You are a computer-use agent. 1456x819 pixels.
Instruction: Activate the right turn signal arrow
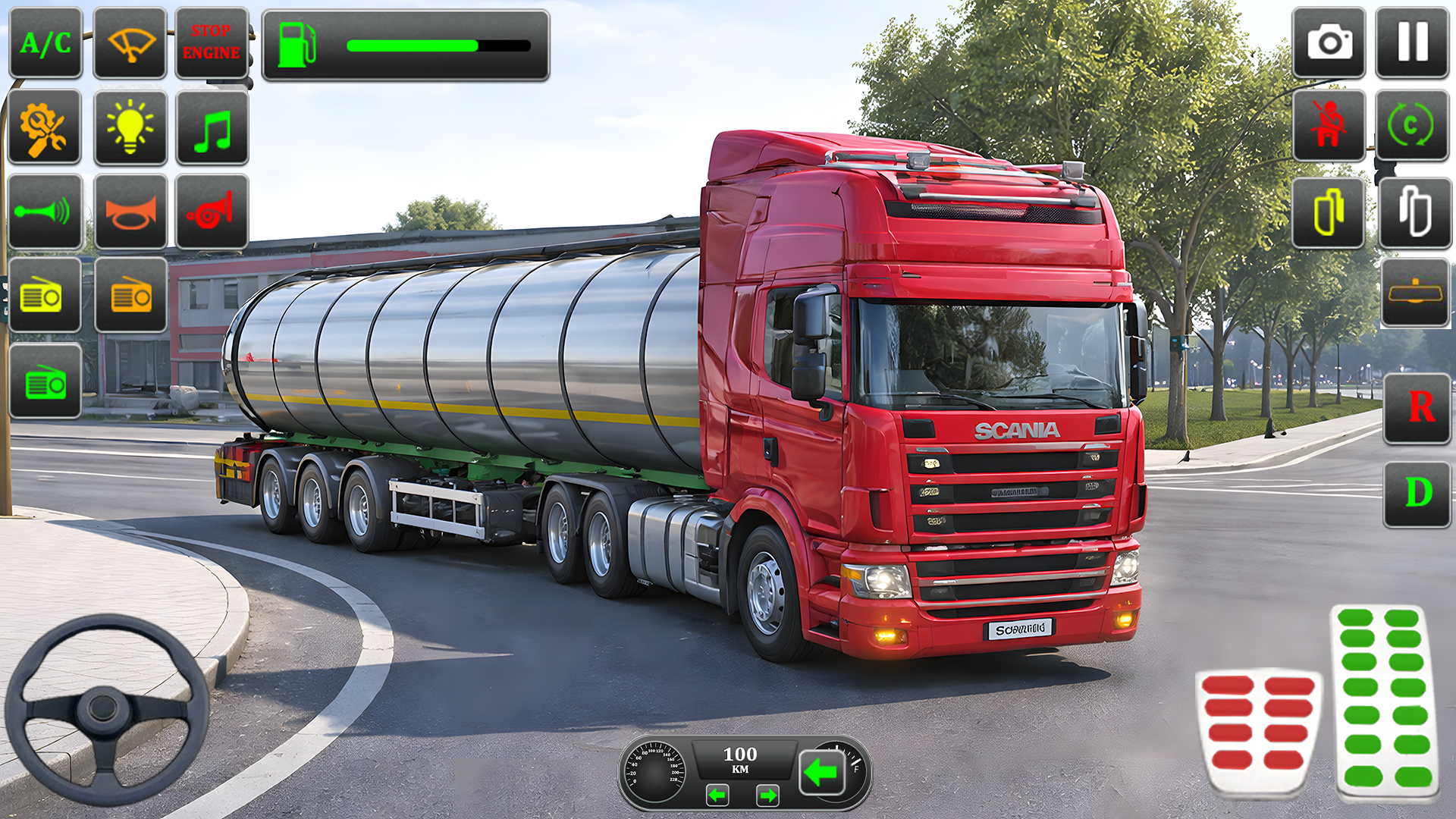click(767, 794)
